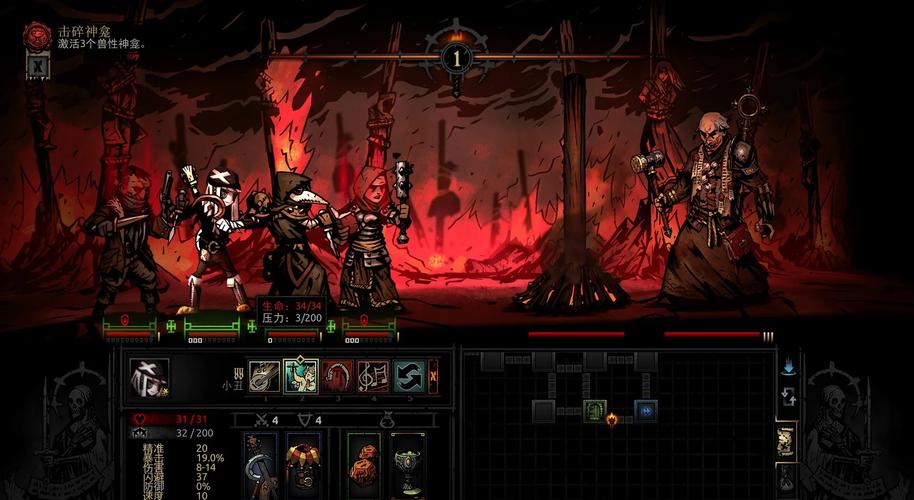Pass the turn with the orange X button
Image resolution: width=914 pixels, height=500 pixels.
(x=433, y=376)
